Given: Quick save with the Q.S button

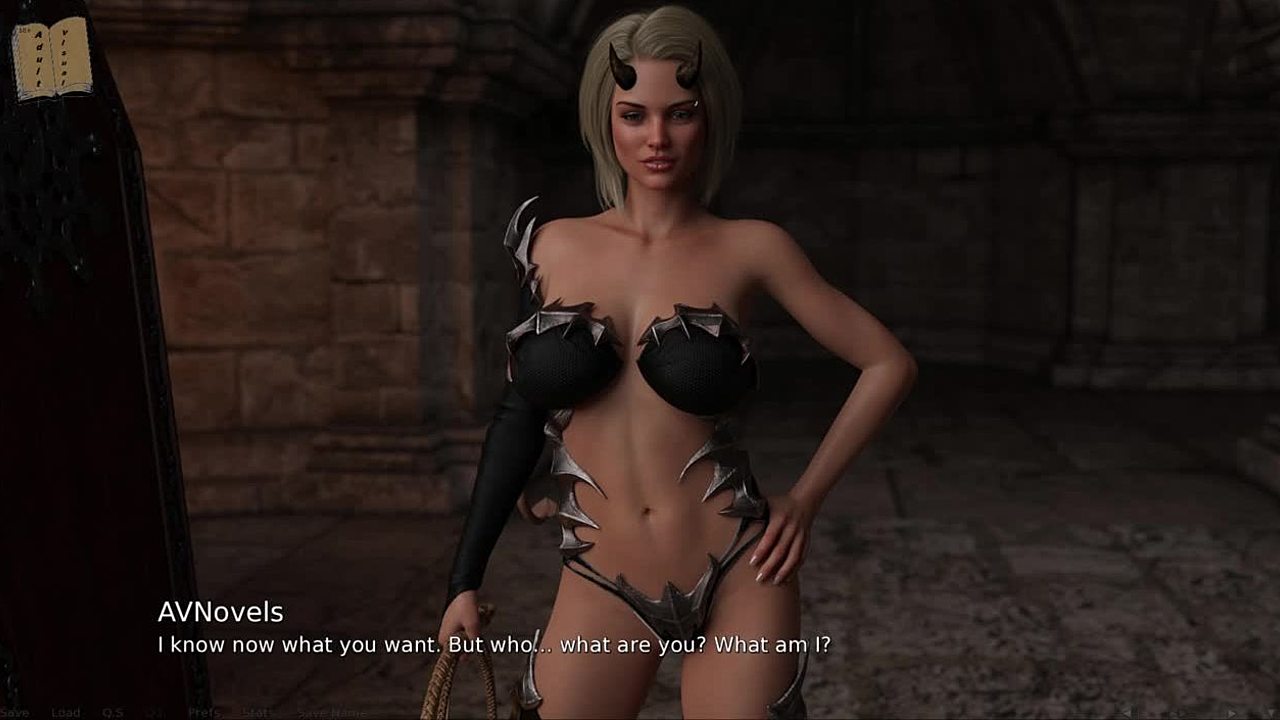Looking at the screenshot, I should point(113,712).
